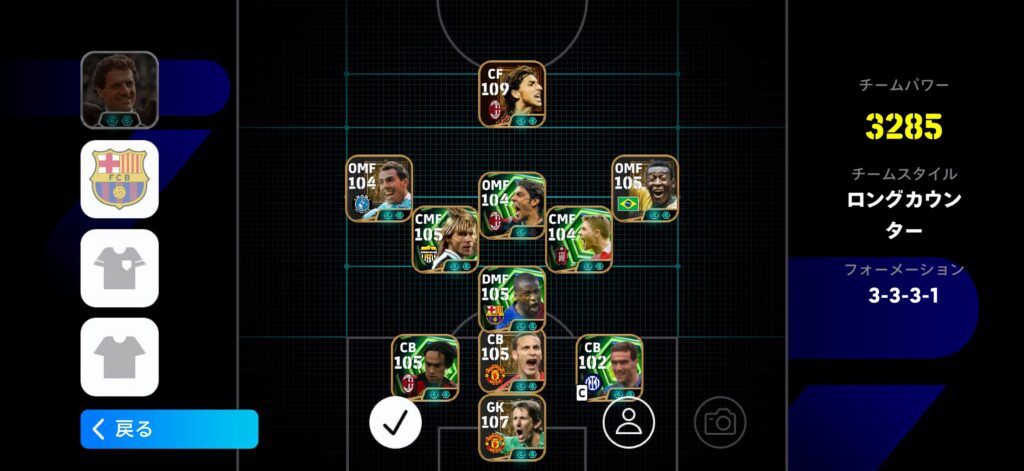Choose the OMF 105 card with Brazil flag
The width and height of the screenshot is (1024, 471).
pyautogui.click(x=645, y=188)
